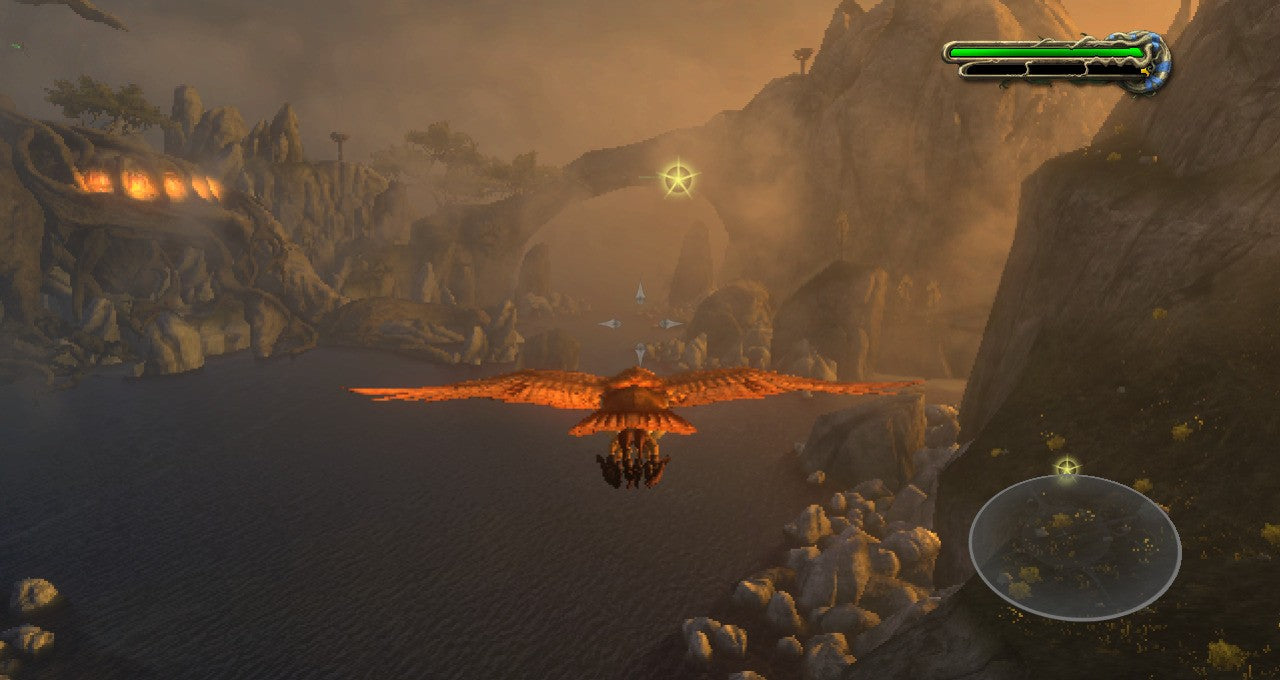This screenshot has width=1280, height=680.
Task: Click the glowing star waypoint marker
Action: click(x=679, y=180)
